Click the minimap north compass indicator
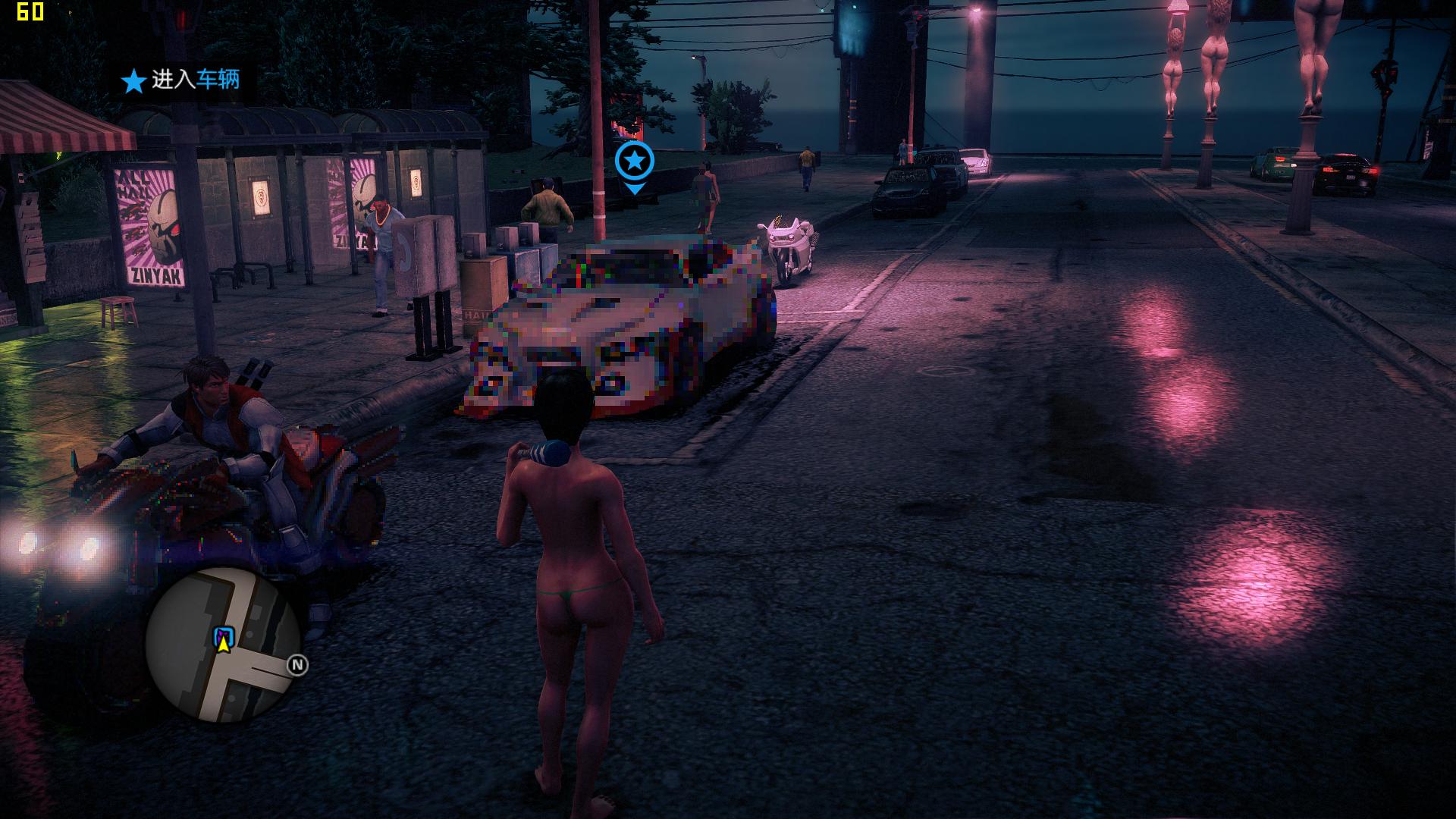Screen dimensions: 1456x819 pyautogui.click(x=297, y=665)
